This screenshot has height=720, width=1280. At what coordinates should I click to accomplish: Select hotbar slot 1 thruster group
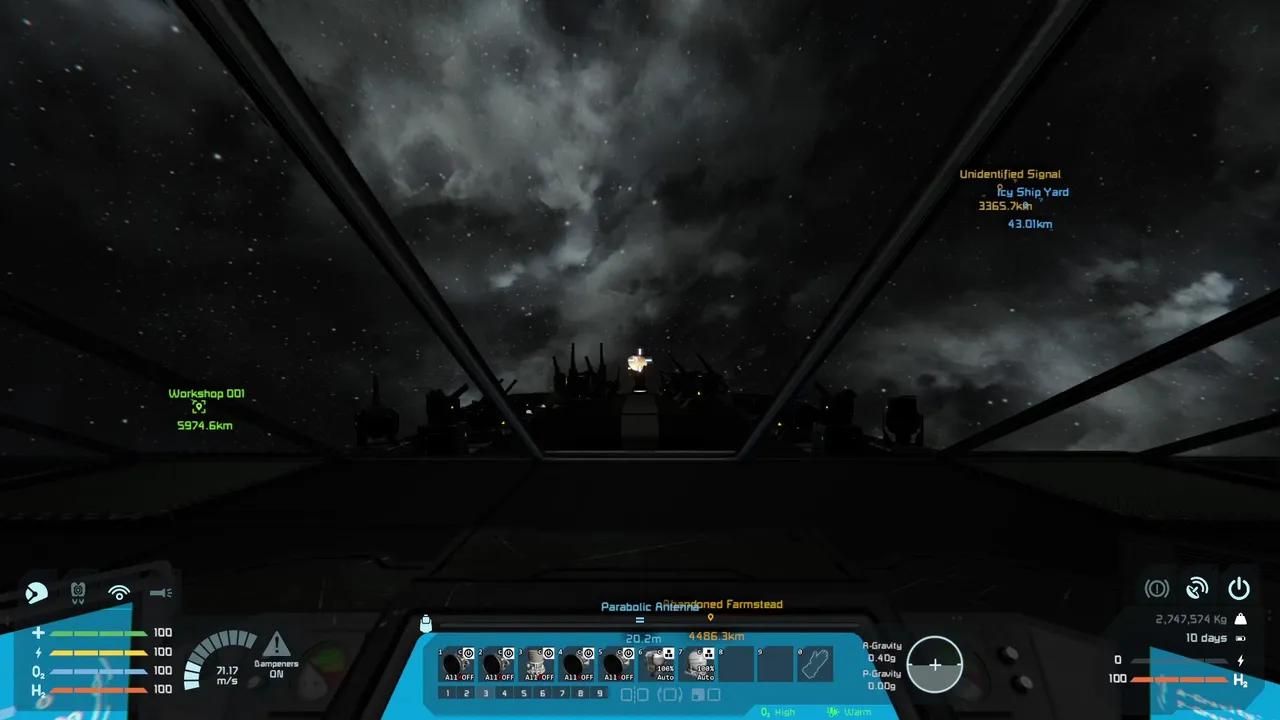pos(455,663)
